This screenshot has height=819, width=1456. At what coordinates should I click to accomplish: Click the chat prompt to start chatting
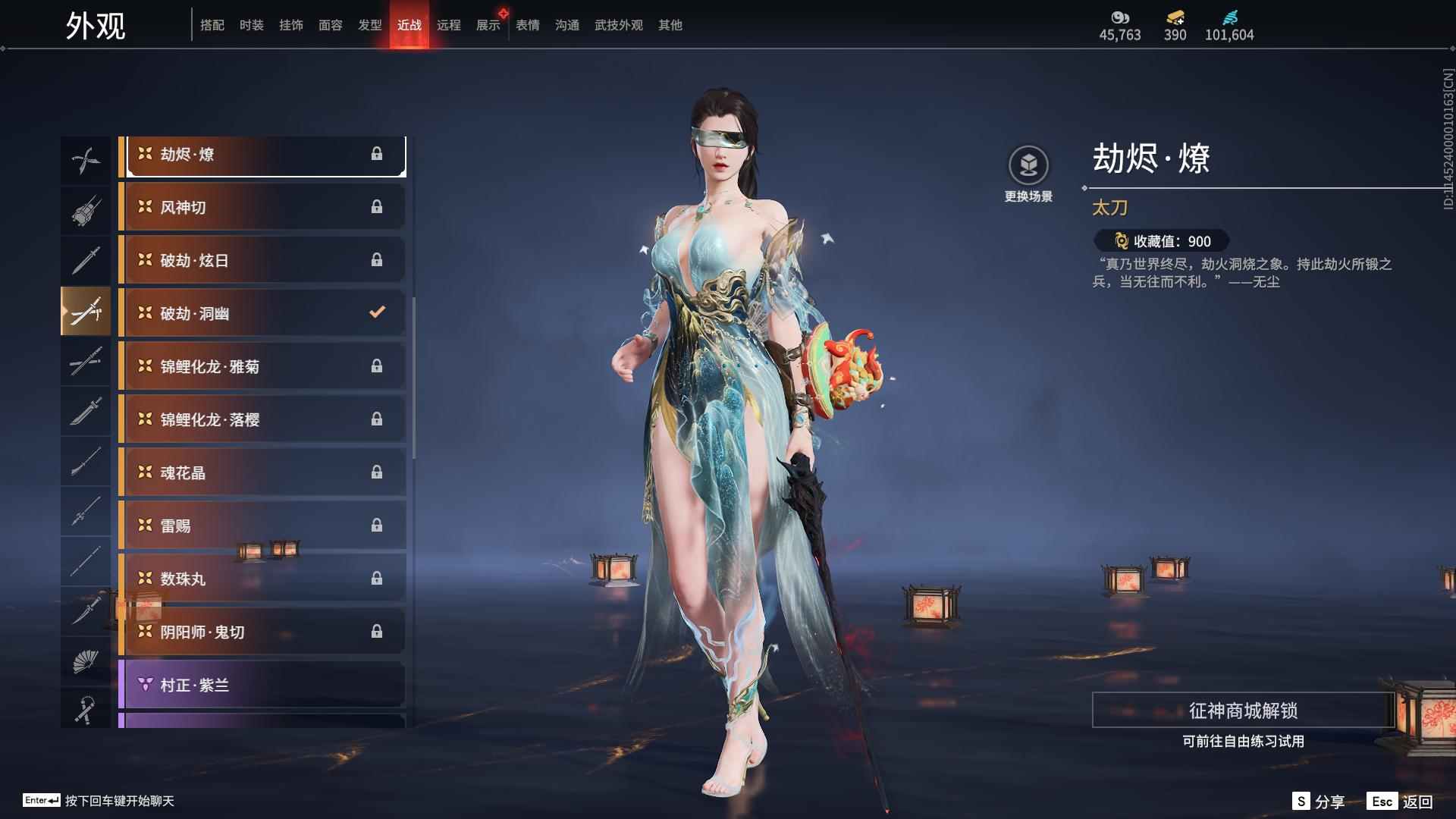(119, 801)
